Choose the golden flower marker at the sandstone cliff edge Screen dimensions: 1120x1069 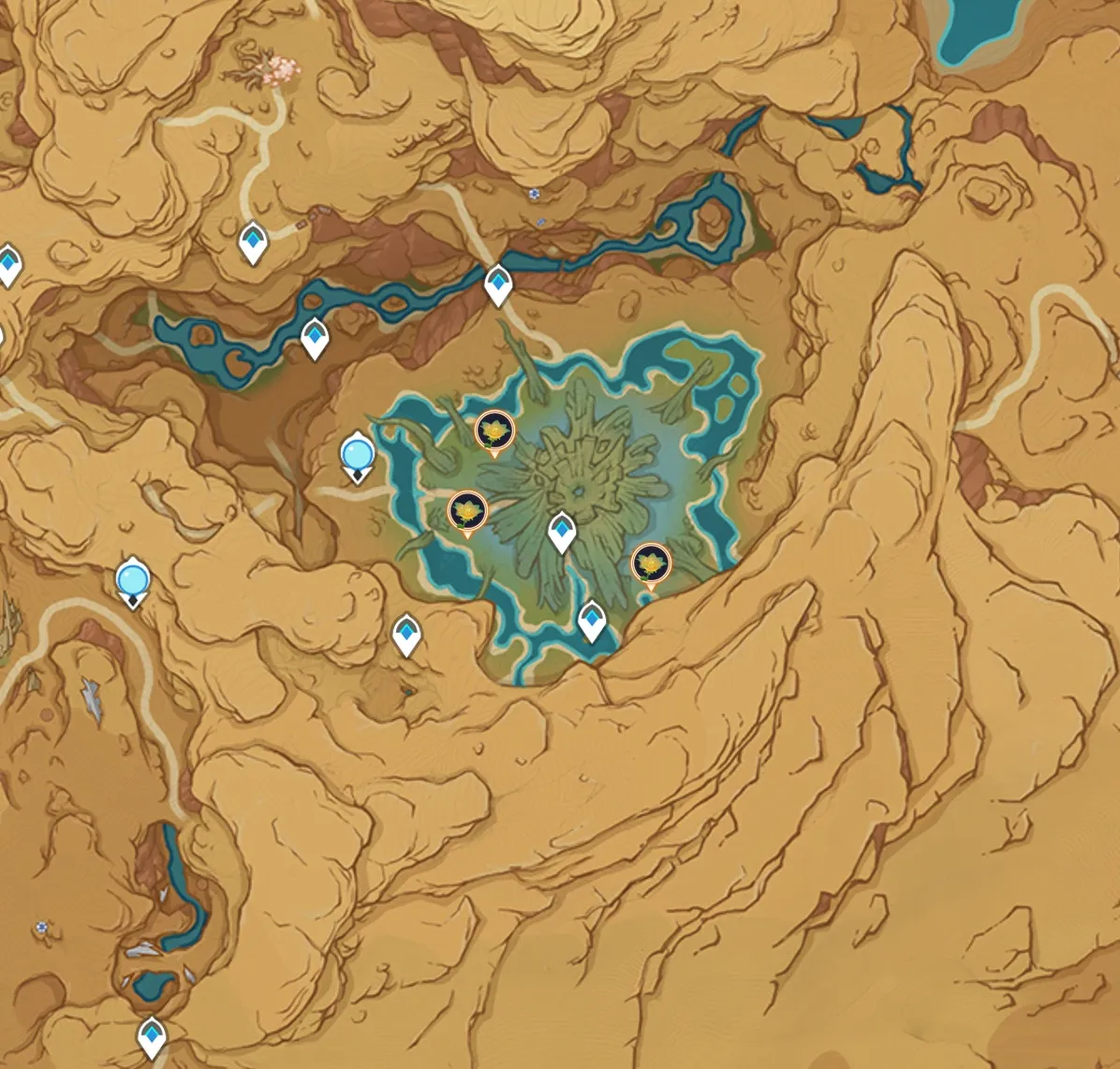(651, 564)
